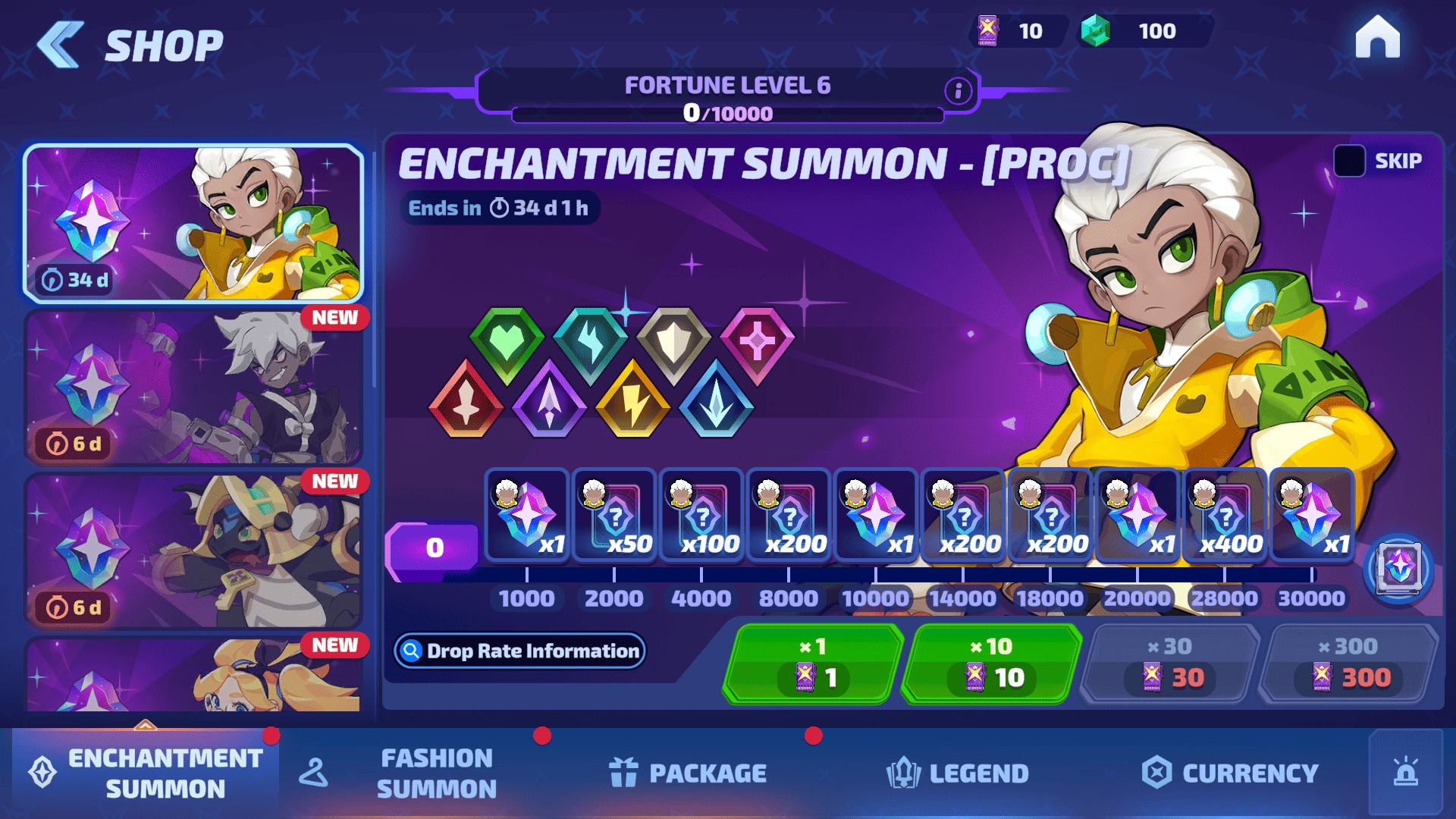The height and width of the screenshot is (819, 1456).
Task: Click the siren alarm icon button
Action: [1406, 772]
